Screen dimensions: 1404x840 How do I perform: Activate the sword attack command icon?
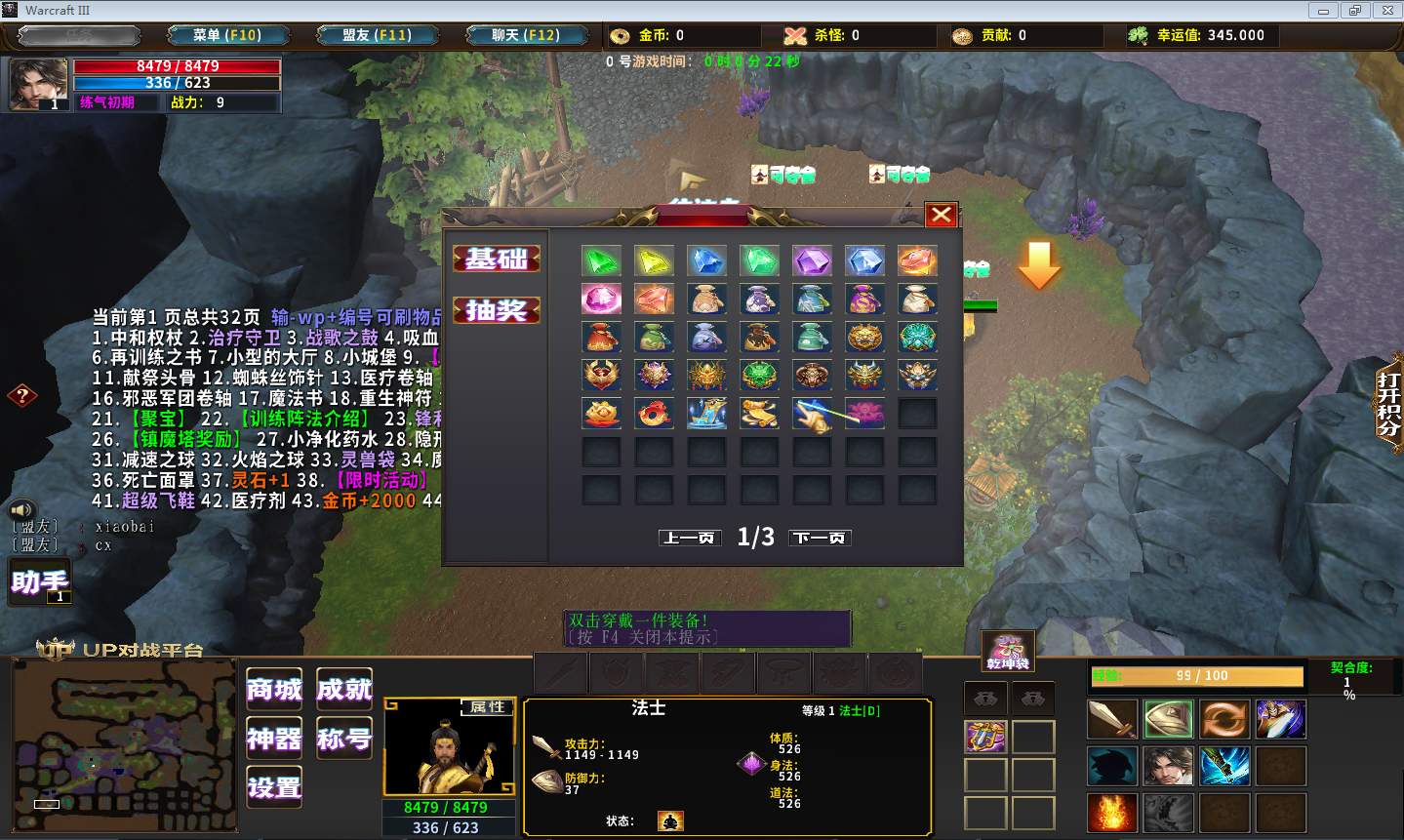tap(1112, 720)
